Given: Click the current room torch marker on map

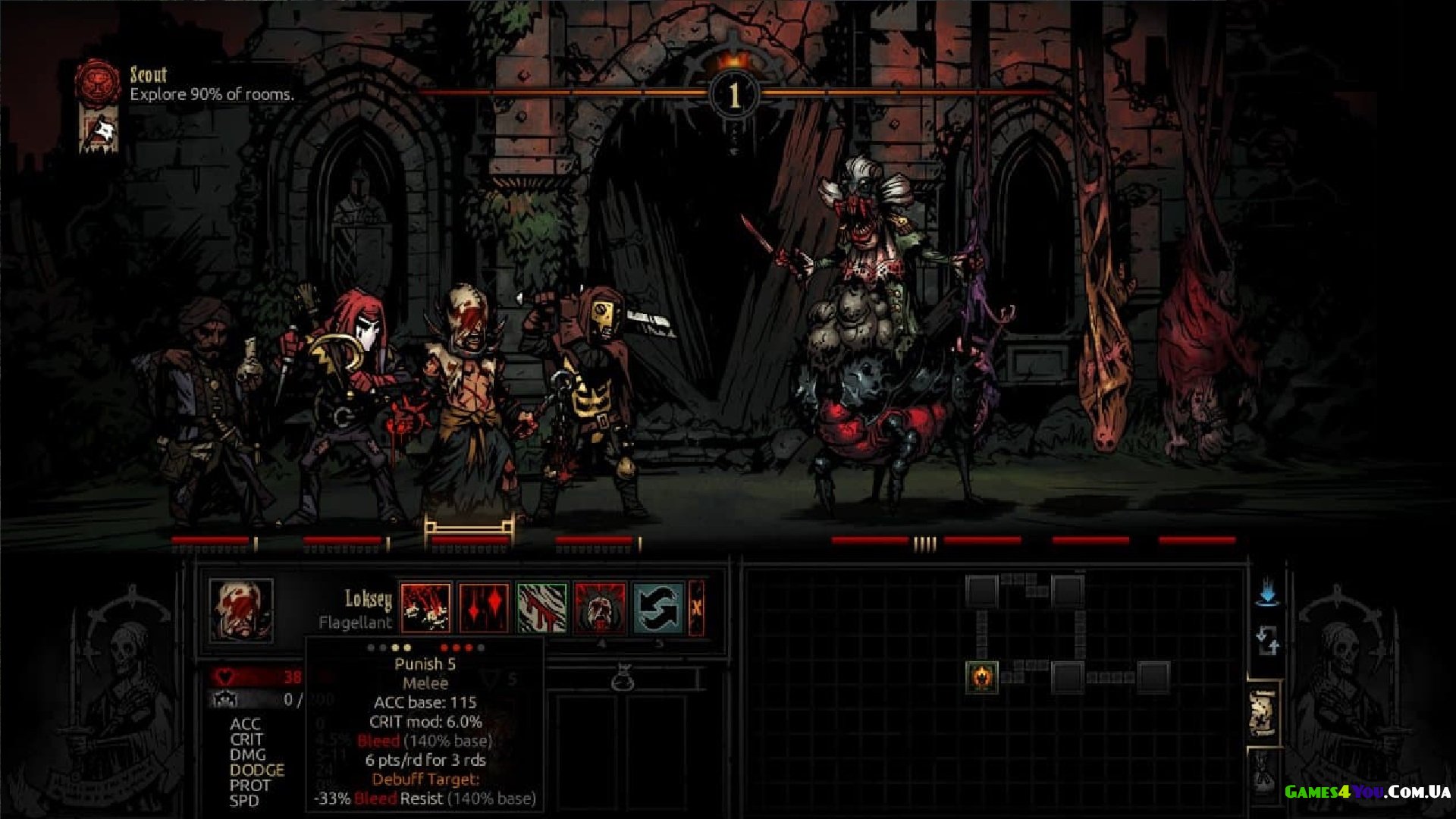Looking at the screenshot, I should tap(982, 676).
